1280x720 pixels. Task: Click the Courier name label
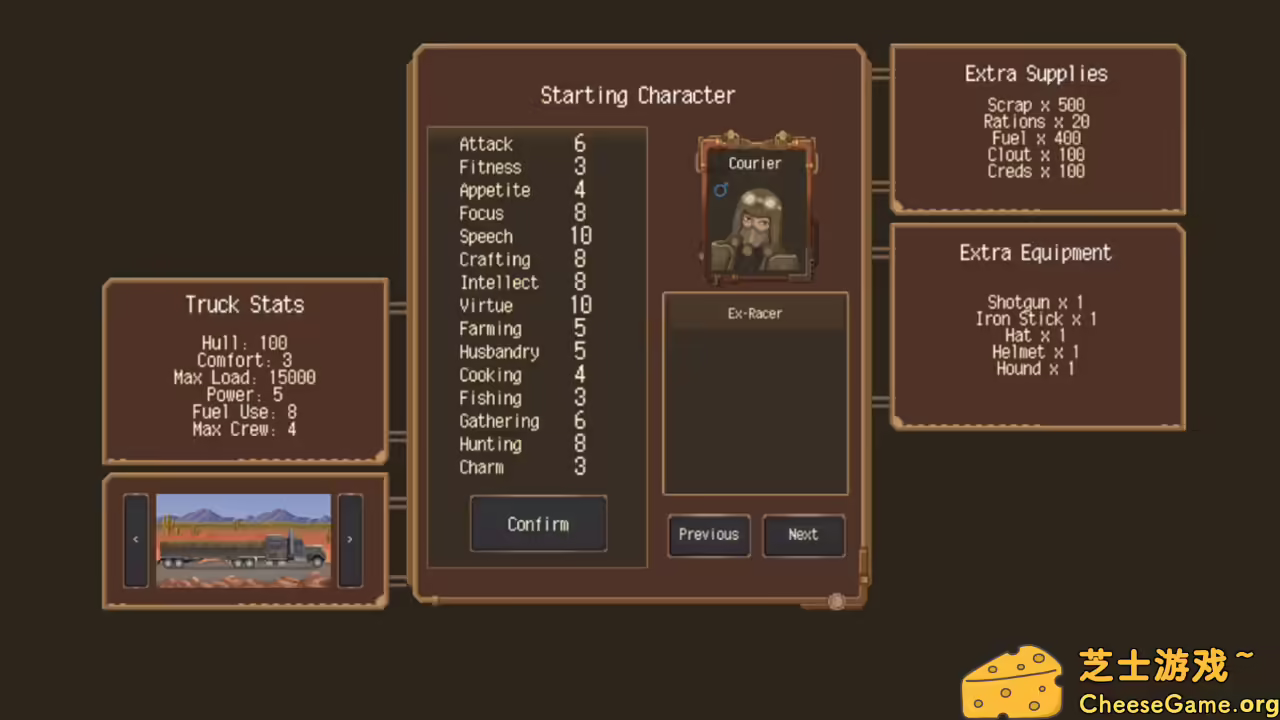pyautogui.click(x=754, y=163)
